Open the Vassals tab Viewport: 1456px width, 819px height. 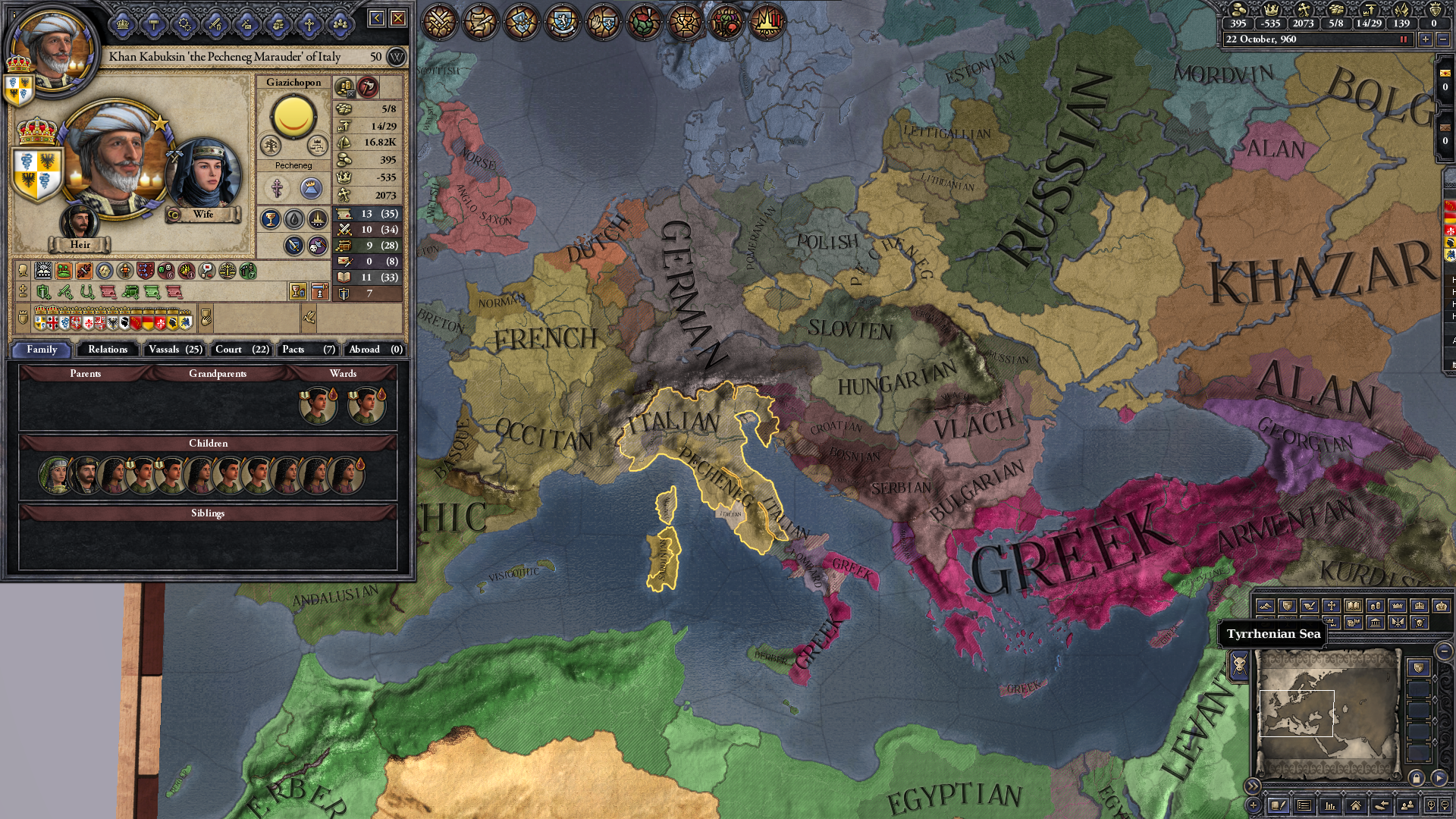(175, 350)
